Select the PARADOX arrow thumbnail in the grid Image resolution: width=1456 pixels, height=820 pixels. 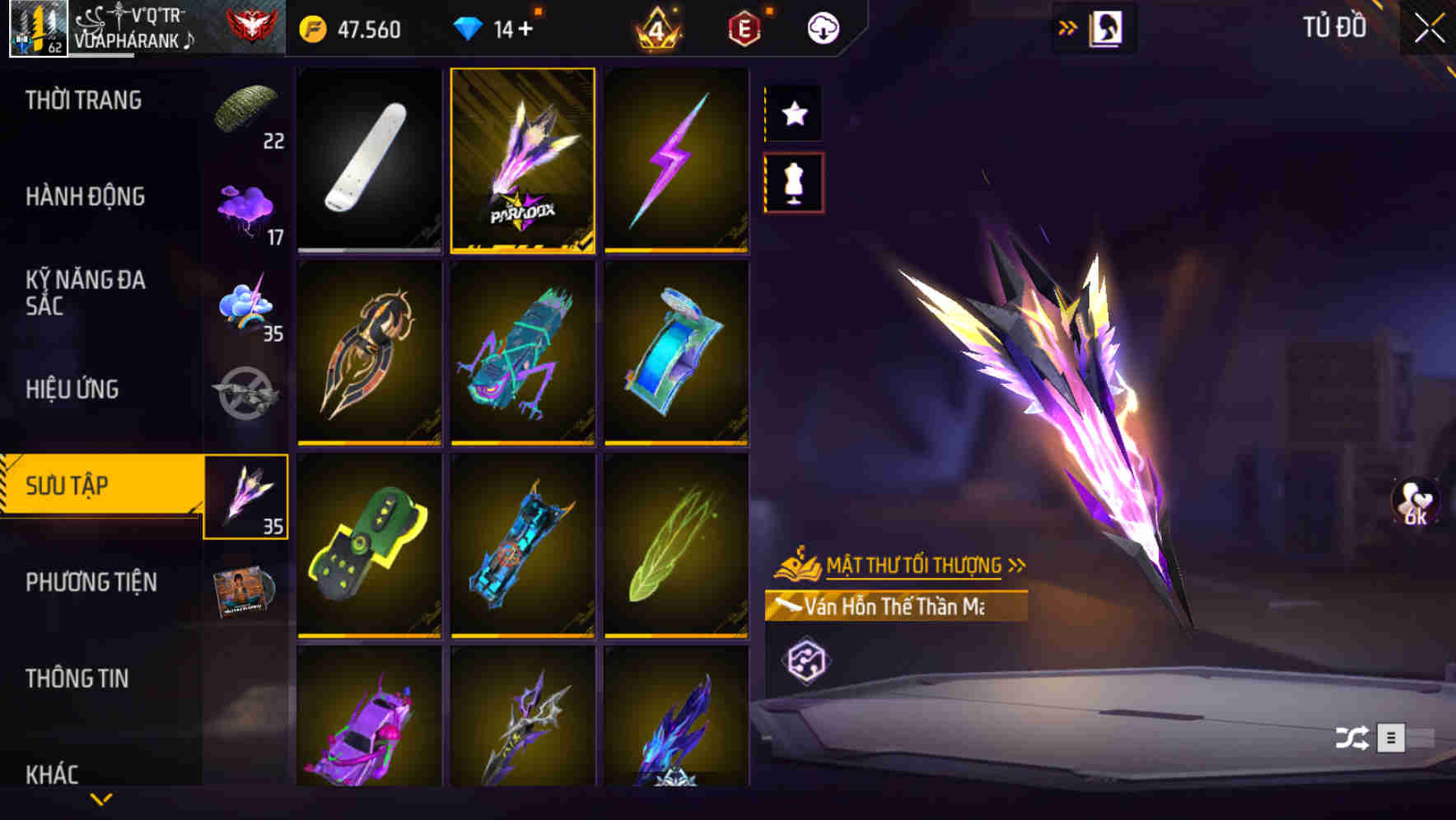point(523,159)
